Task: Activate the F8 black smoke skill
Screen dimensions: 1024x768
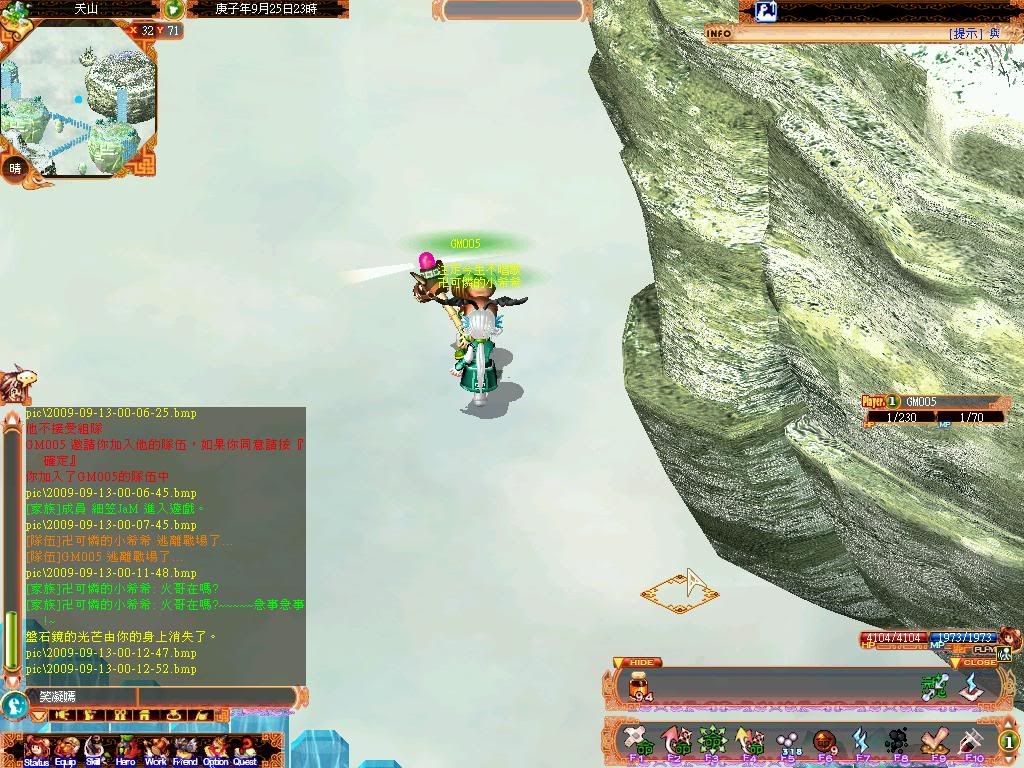Action: pyautogui.click(x=899, y=742)
